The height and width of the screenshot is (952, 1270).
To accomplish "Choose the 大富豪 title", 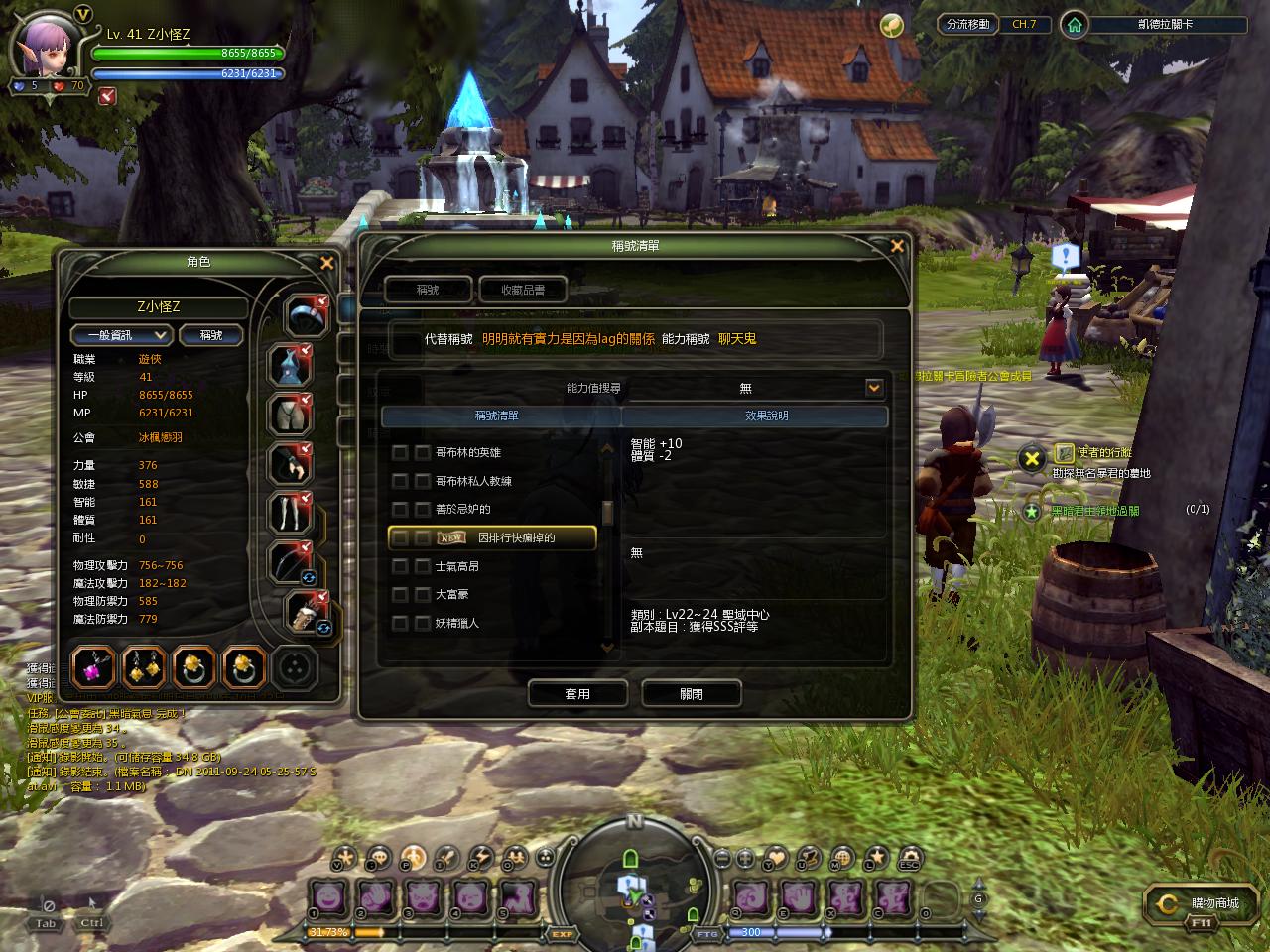I will pos(452,595).
